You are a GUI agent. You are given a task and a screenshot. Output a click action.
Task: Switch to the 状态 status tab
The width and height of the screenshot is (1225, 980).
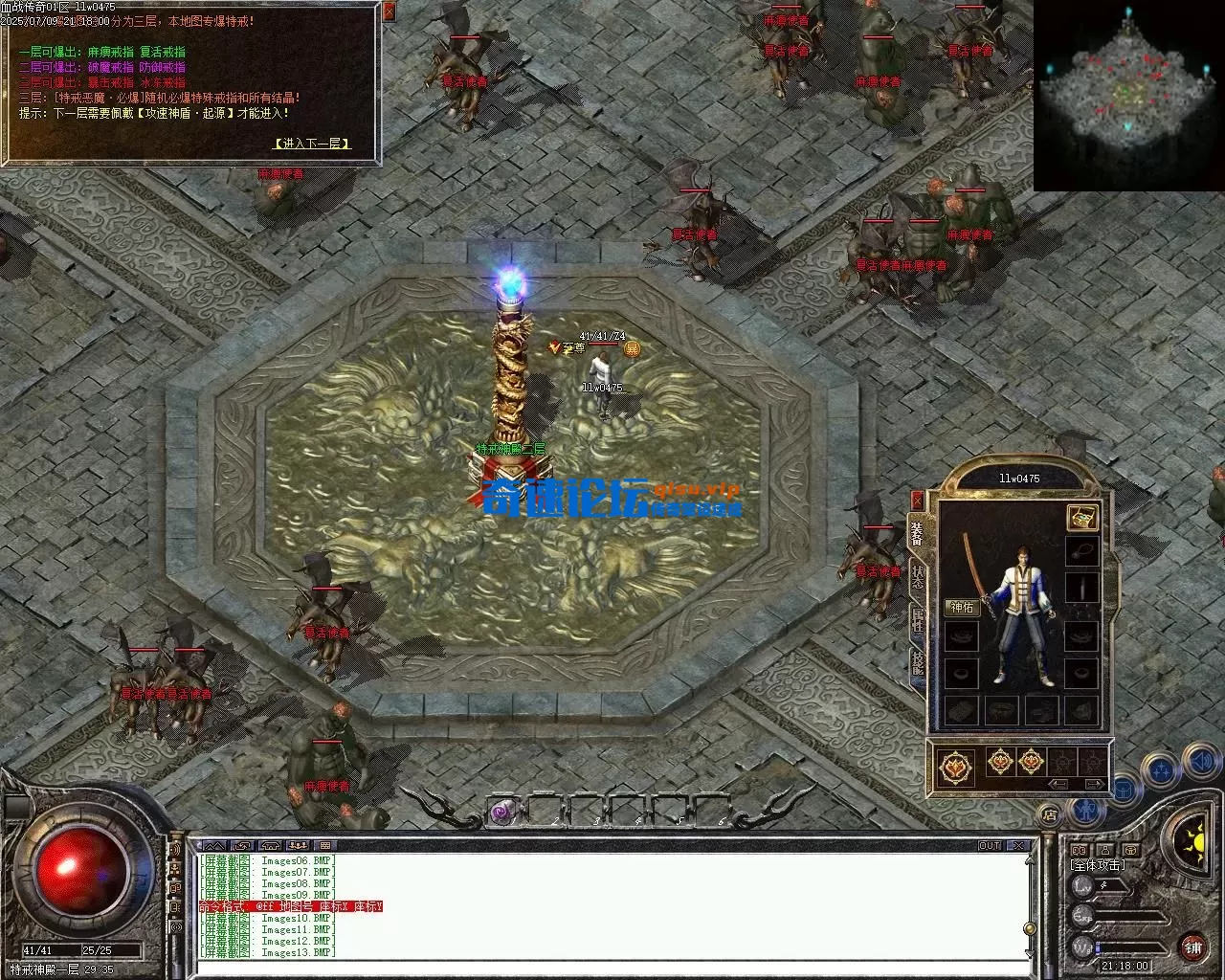917,576
